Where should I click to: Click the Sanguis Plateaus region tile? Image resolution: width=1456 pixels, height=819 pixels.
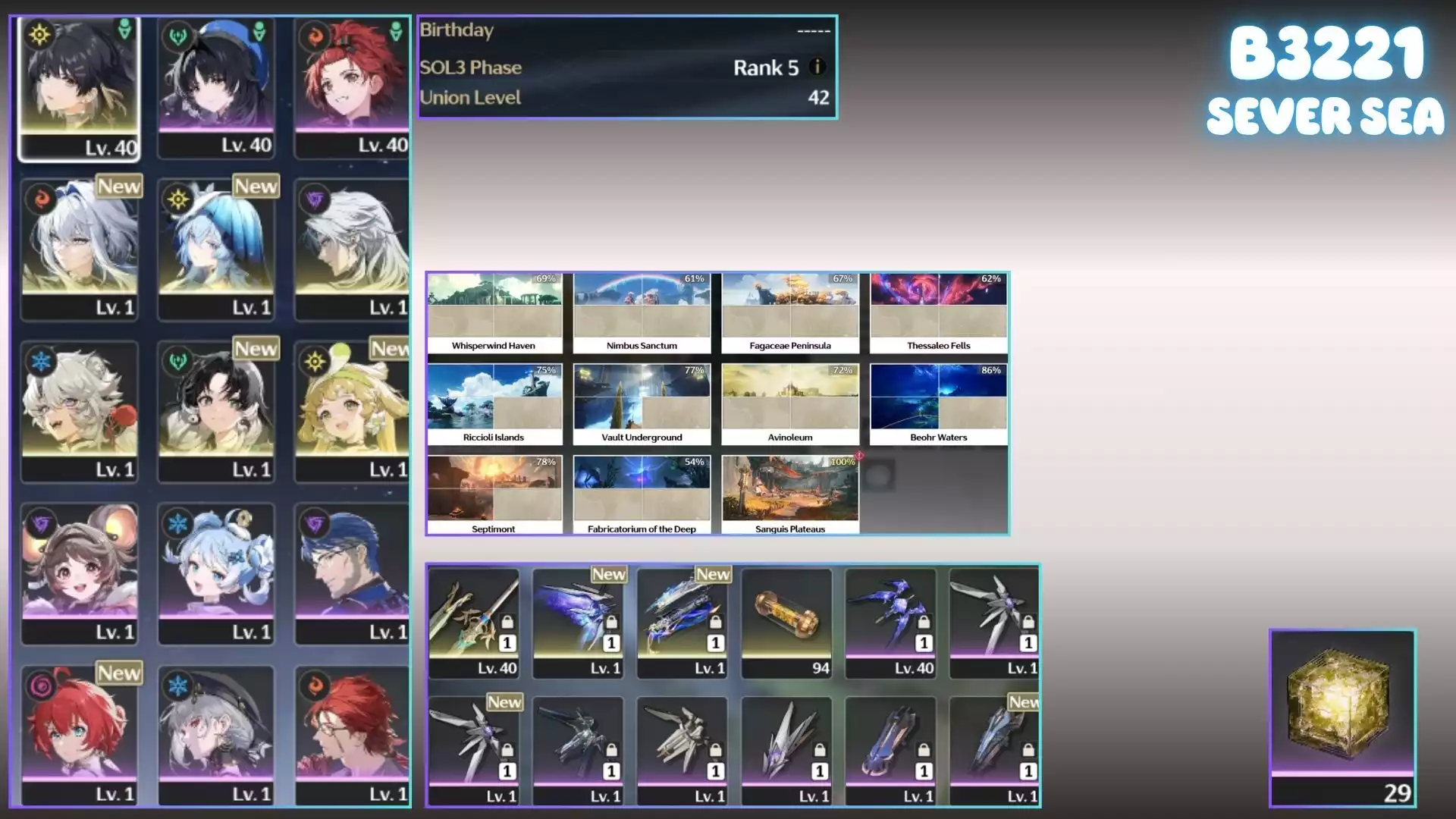tap(789, 495)
